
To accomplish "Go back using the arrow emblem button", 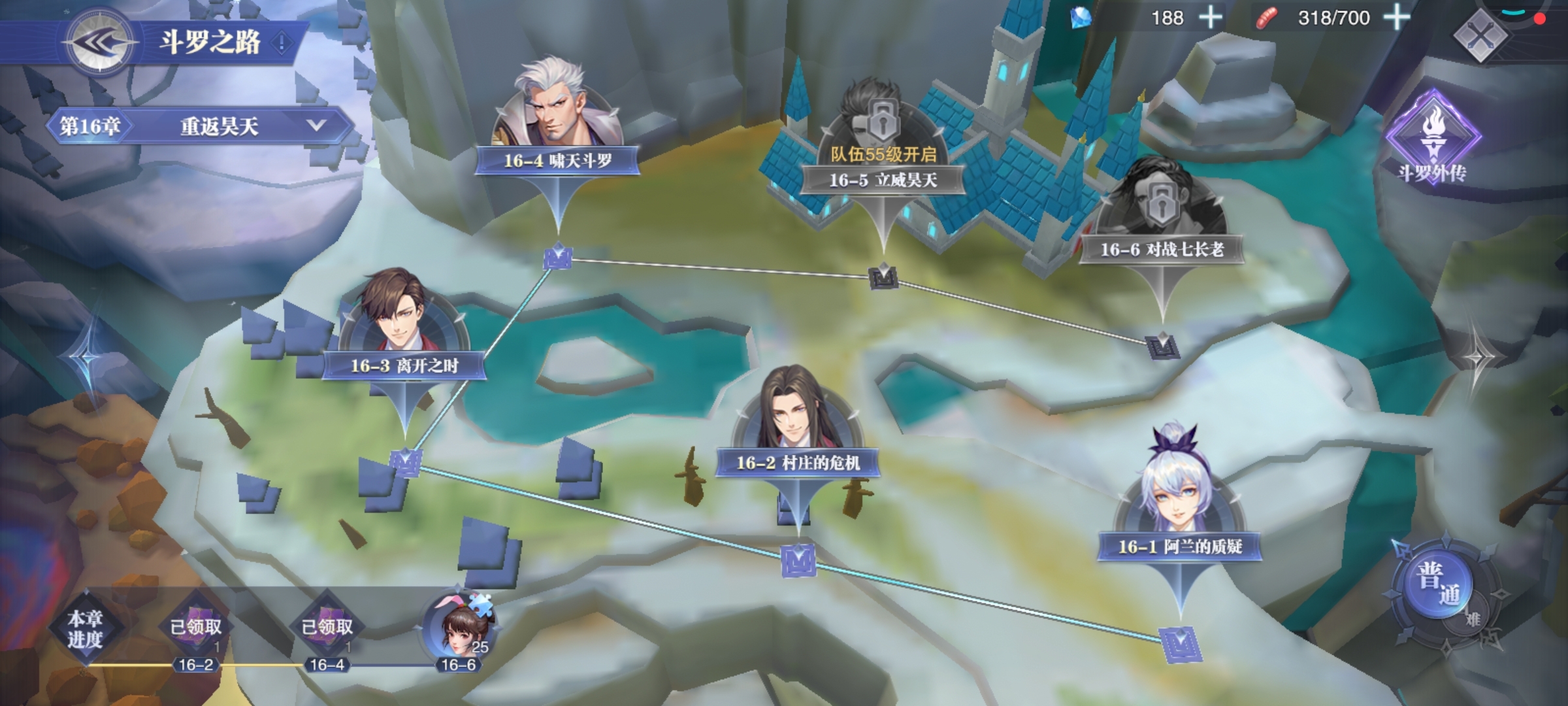I will 99,43.
